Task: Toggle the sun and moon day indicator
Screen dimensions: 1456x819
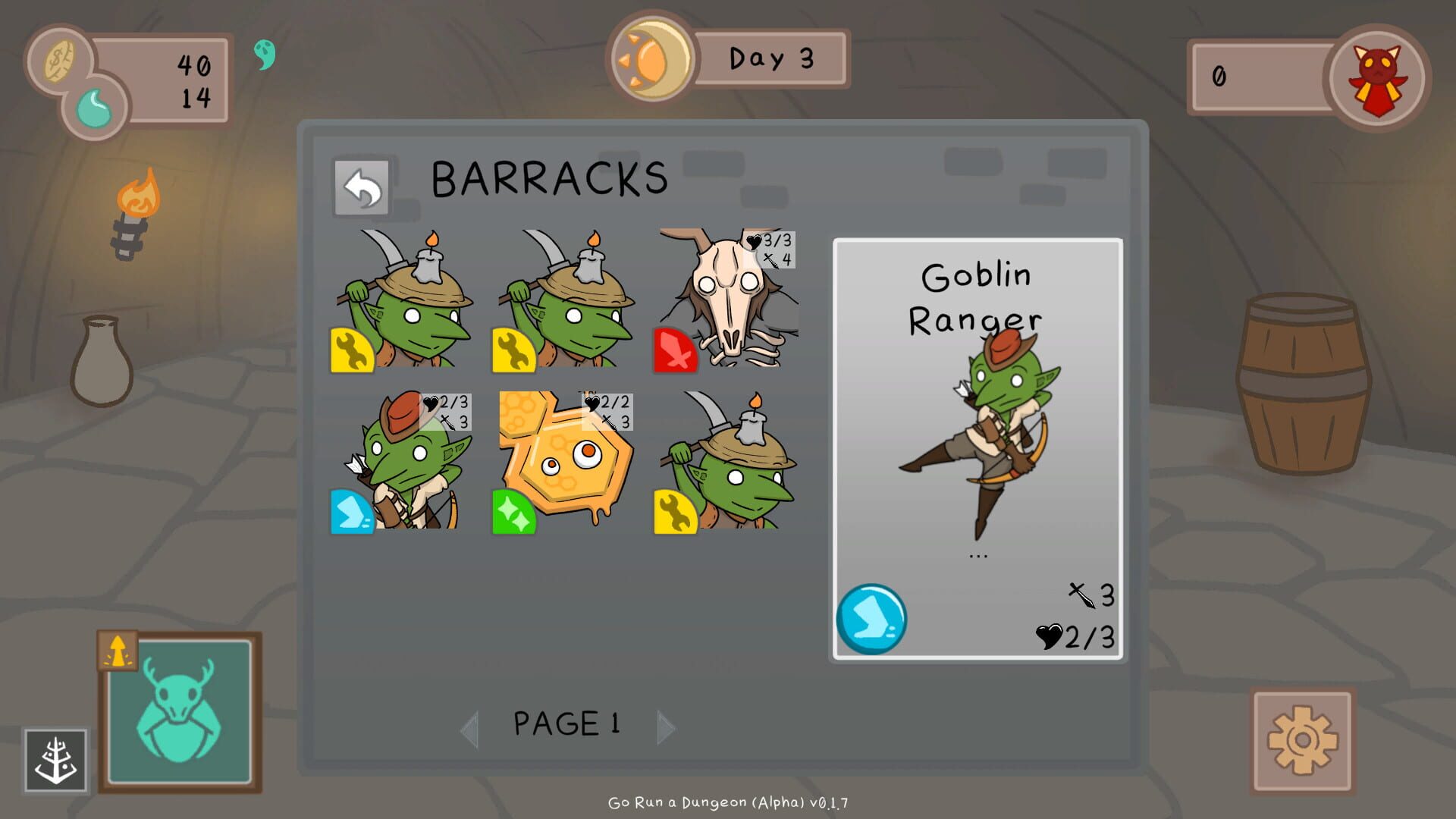Action: tap(652, 59)
